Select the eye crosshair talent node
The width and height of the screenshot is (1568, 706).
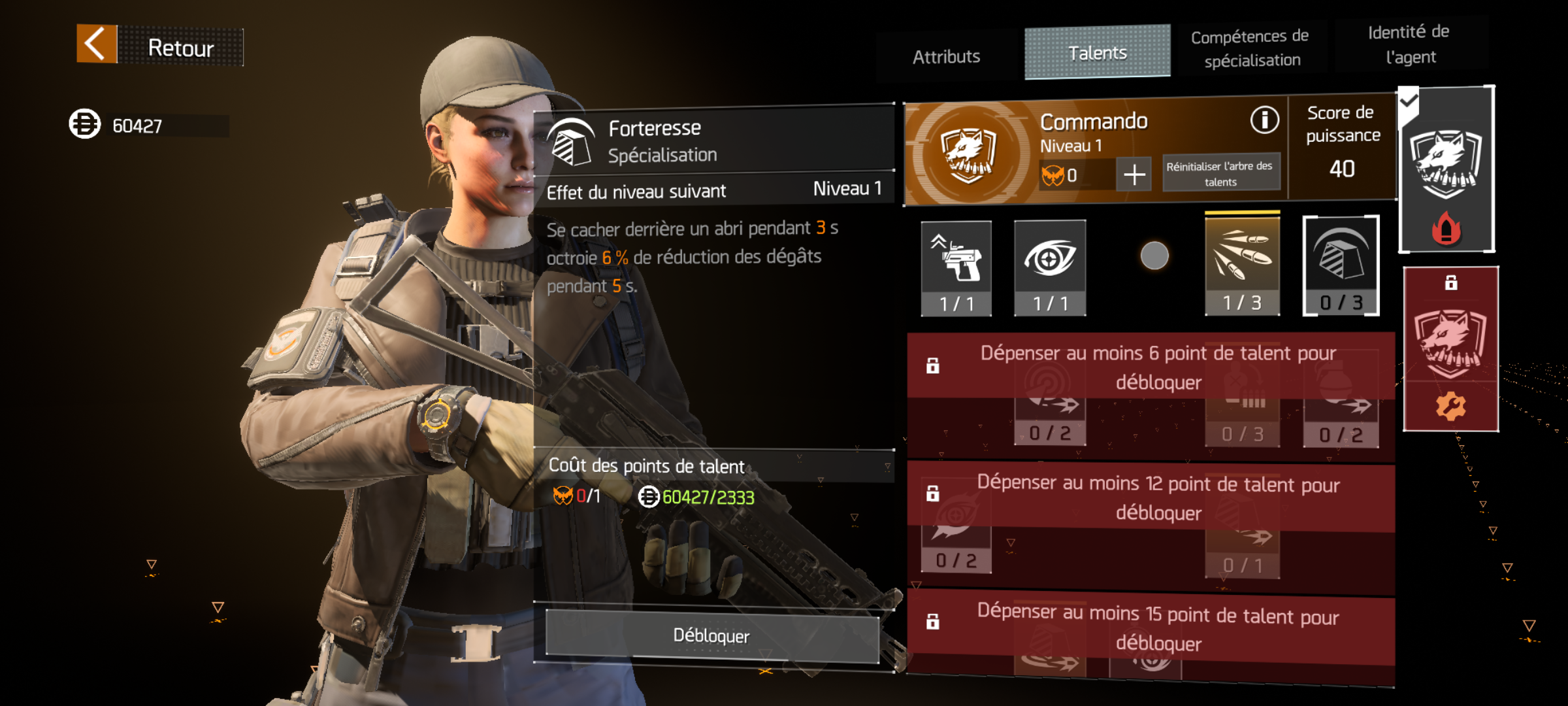(x=1050, y=267)
